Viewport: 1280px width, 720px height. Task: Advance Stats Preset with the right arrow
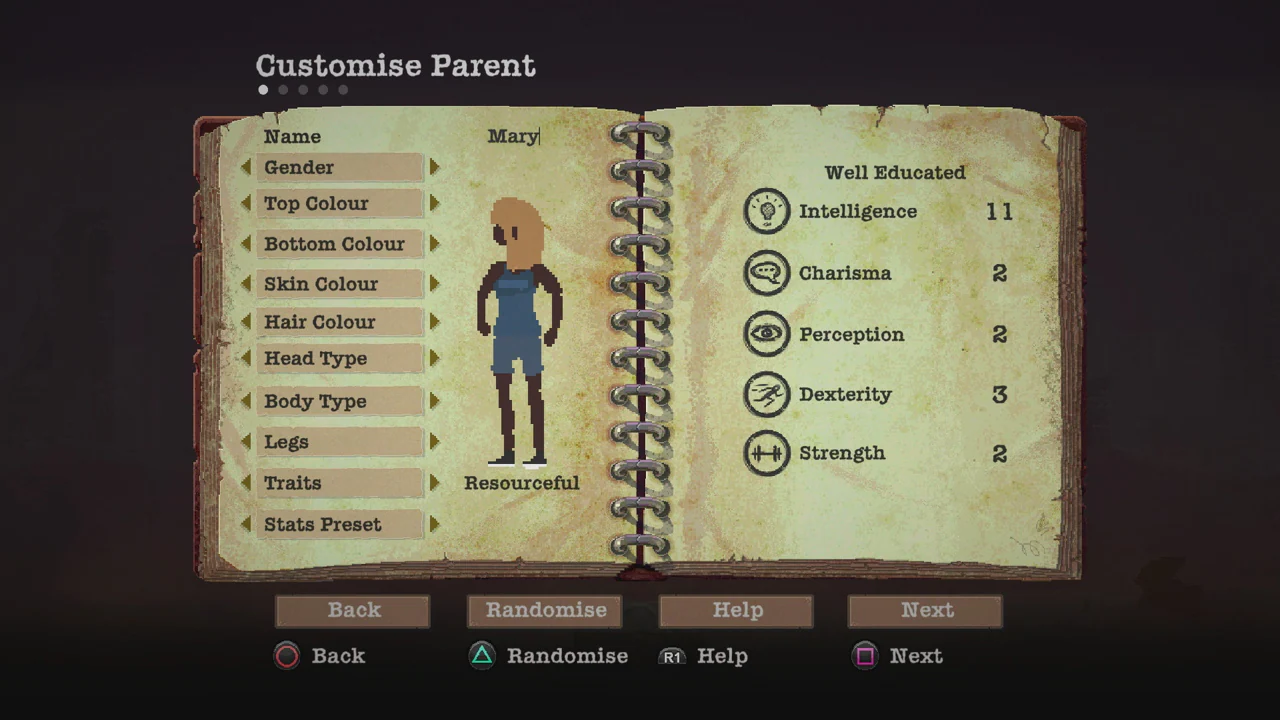(434, 524)
